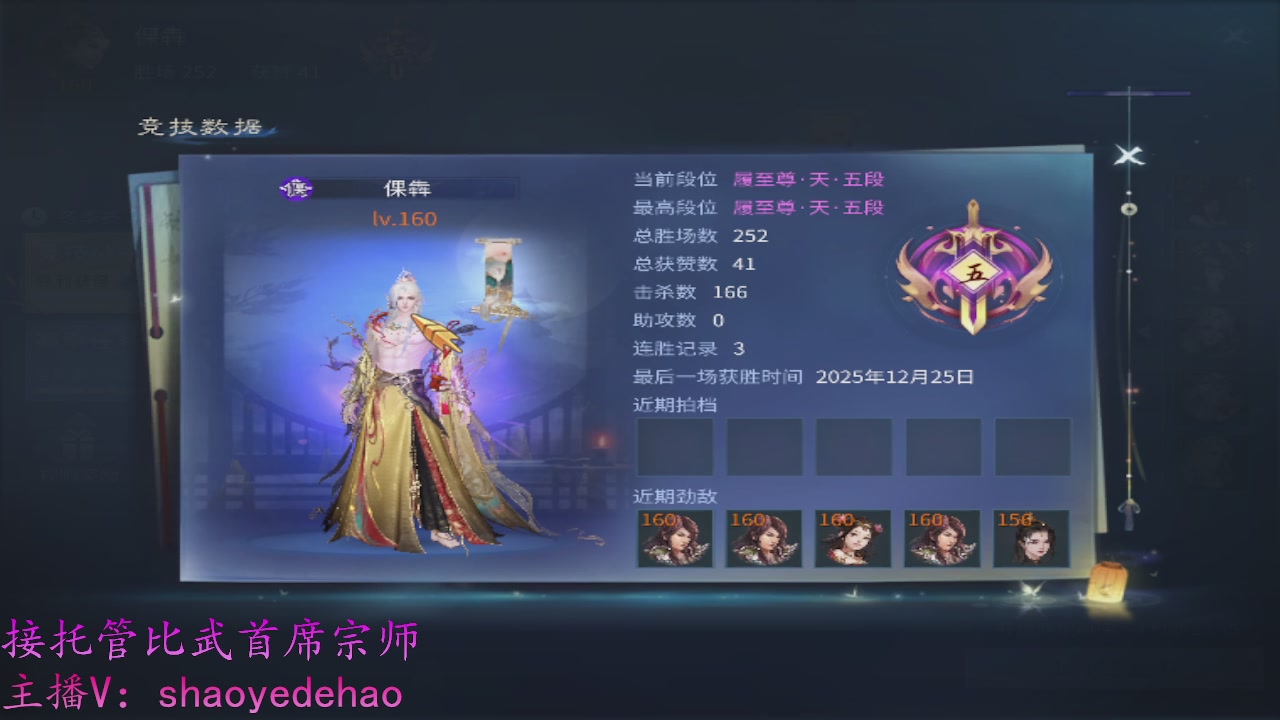Open the first level 160 rival avatar
1280x720 pixels.
tap(674, 538)
